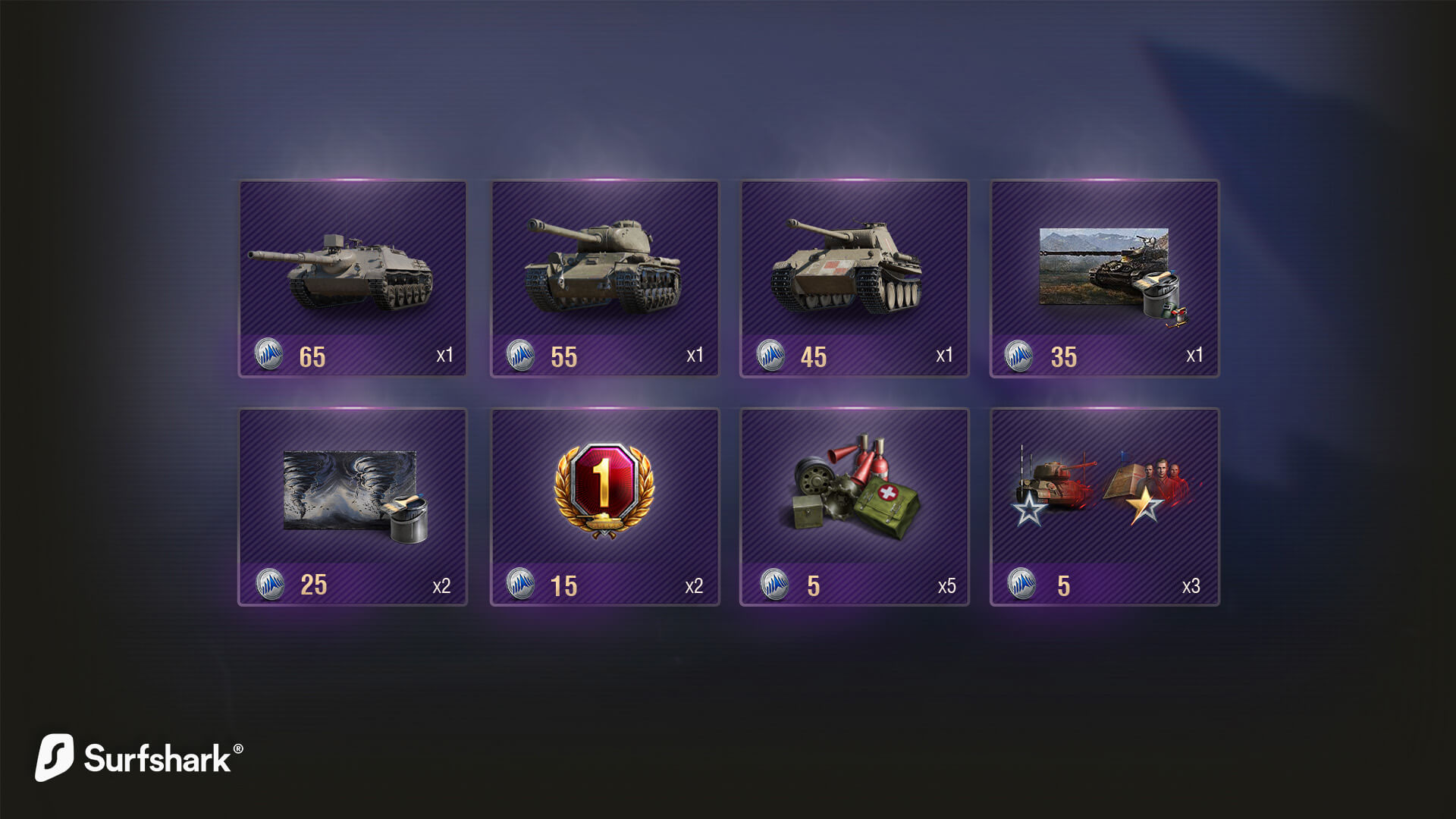Choose the tornado storm style for 25 tokens

point(353,506)
